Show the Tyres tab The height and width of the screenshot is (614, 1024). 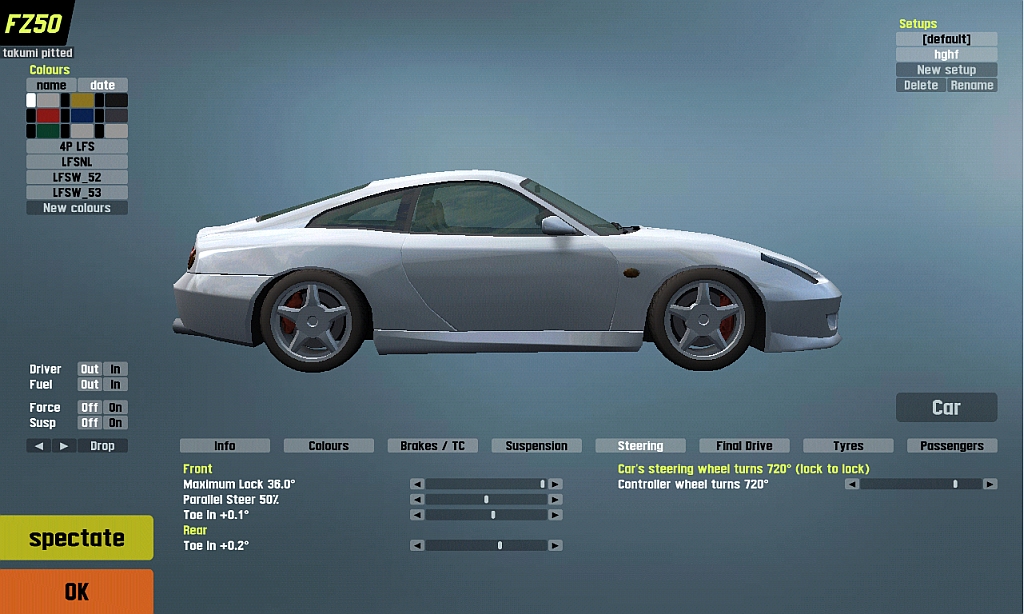click(x=848, y=446)
